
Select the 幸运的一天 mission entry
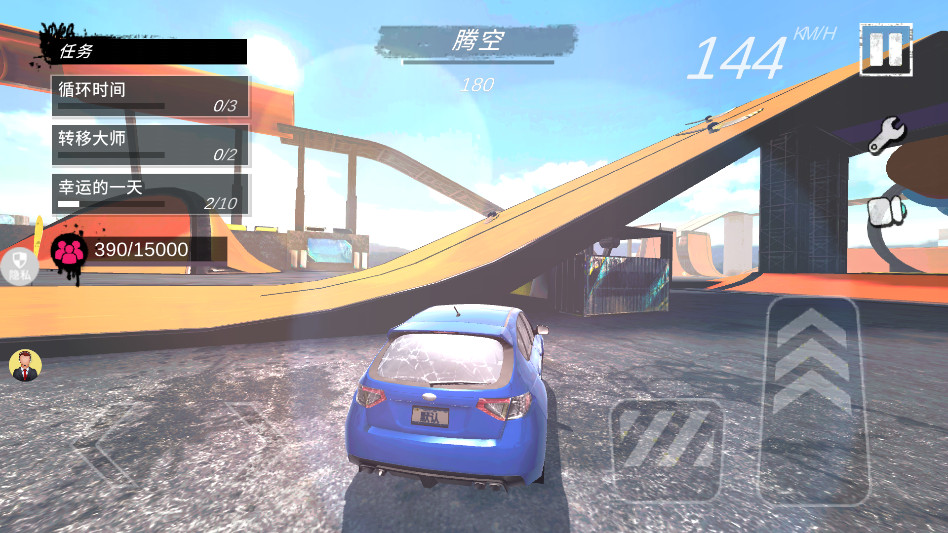pyautogui.click(x=150, y=194)
